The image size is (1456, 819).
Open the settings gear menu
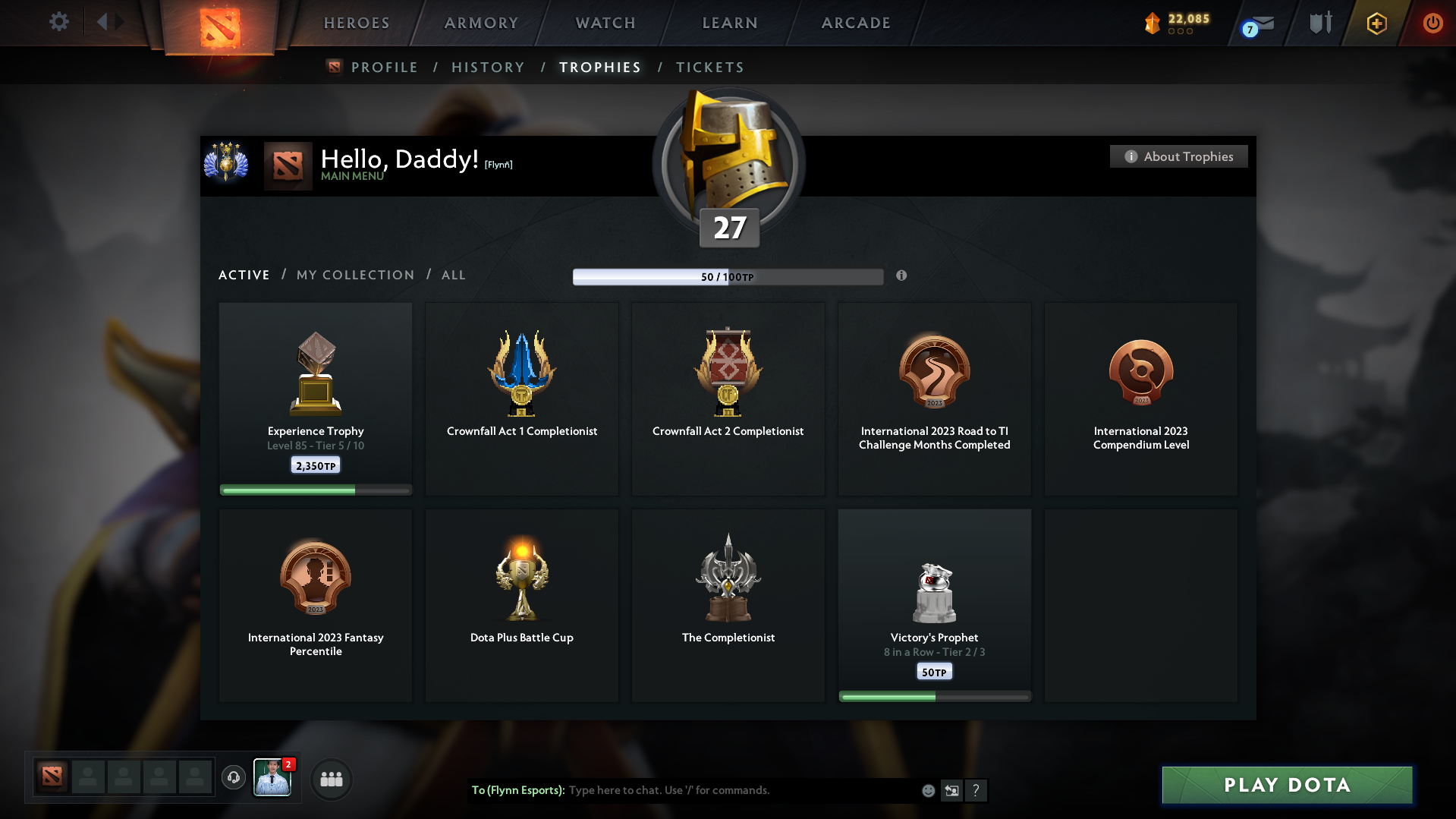pos(59,22)
